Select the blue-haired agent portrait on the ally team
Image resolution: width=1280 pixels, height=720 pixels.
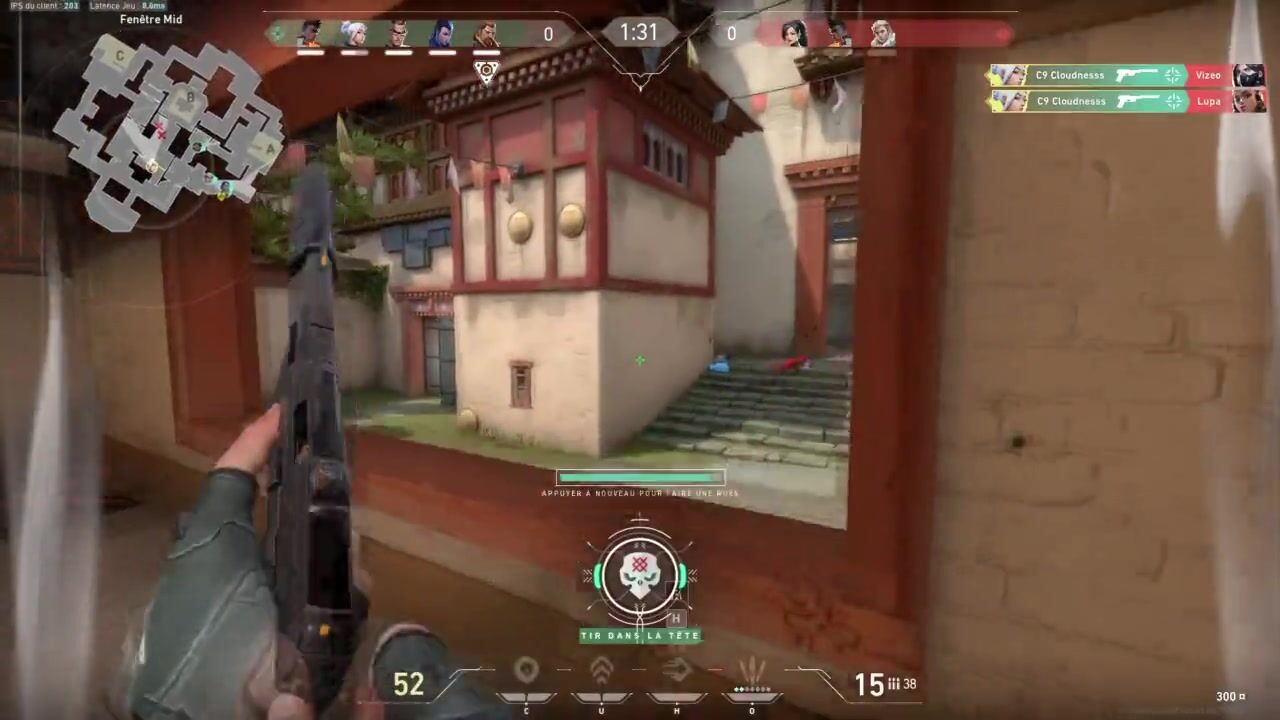click(x=441, y=34)
